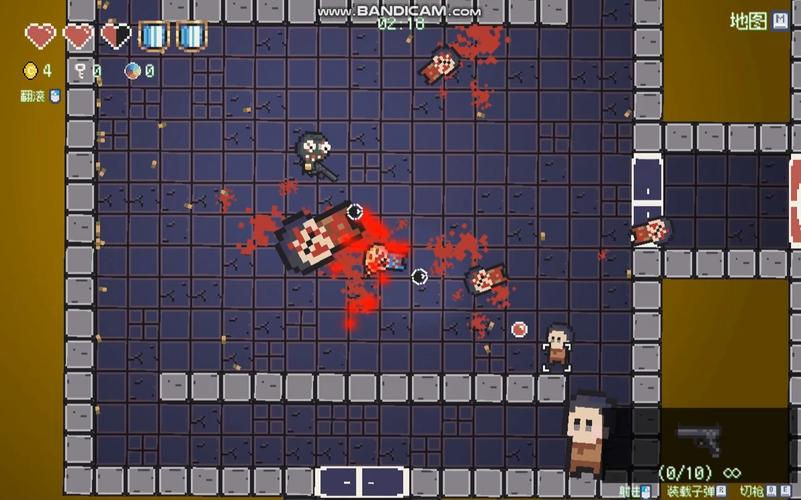The width and height of the screenshot is (801, 500).
Task: Open the map via the 地图 label
Action: [x=747, y=20]
